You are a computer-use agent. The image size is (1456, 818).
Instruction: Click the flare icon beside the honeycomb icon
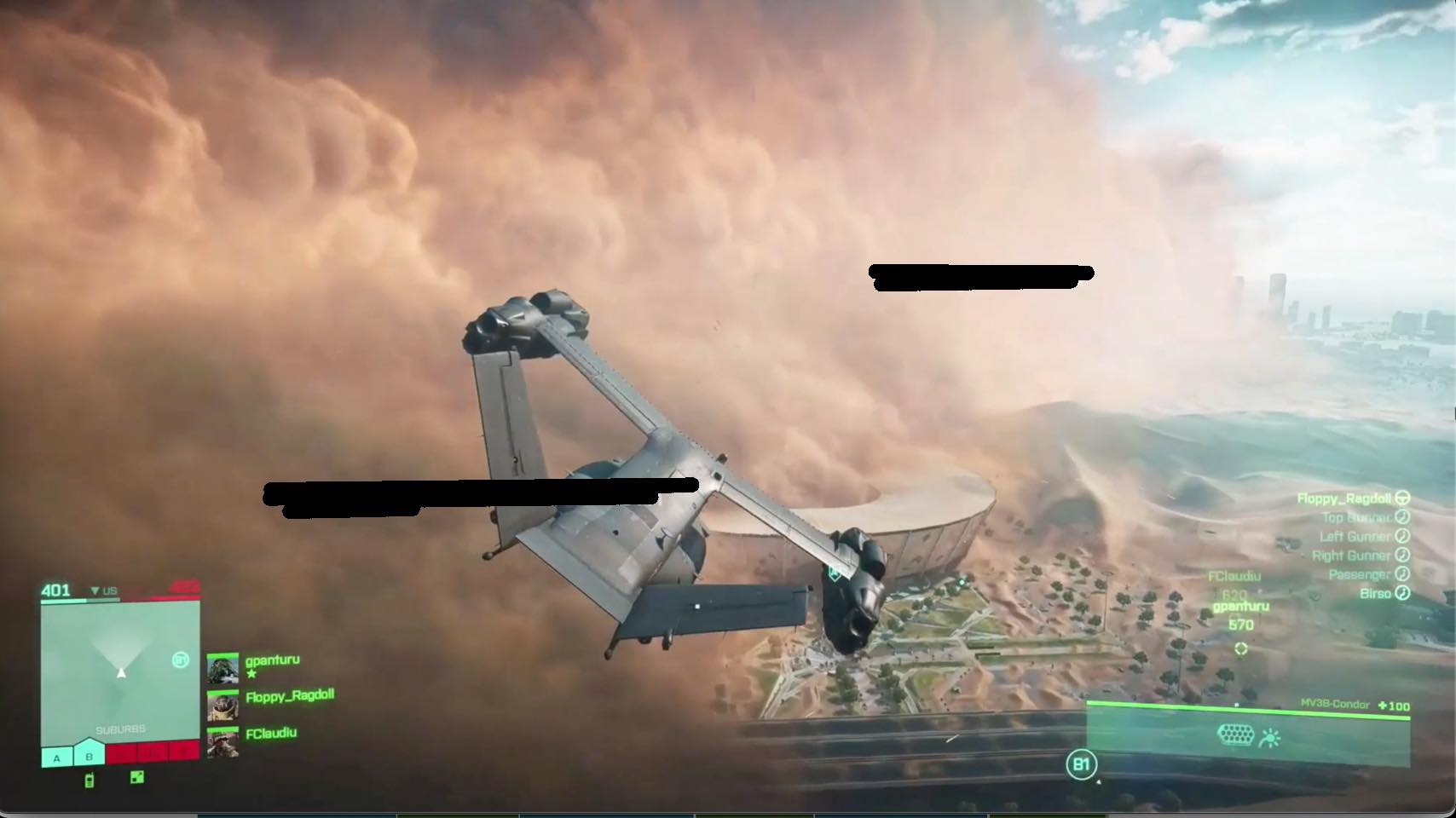coord(1270,736)
